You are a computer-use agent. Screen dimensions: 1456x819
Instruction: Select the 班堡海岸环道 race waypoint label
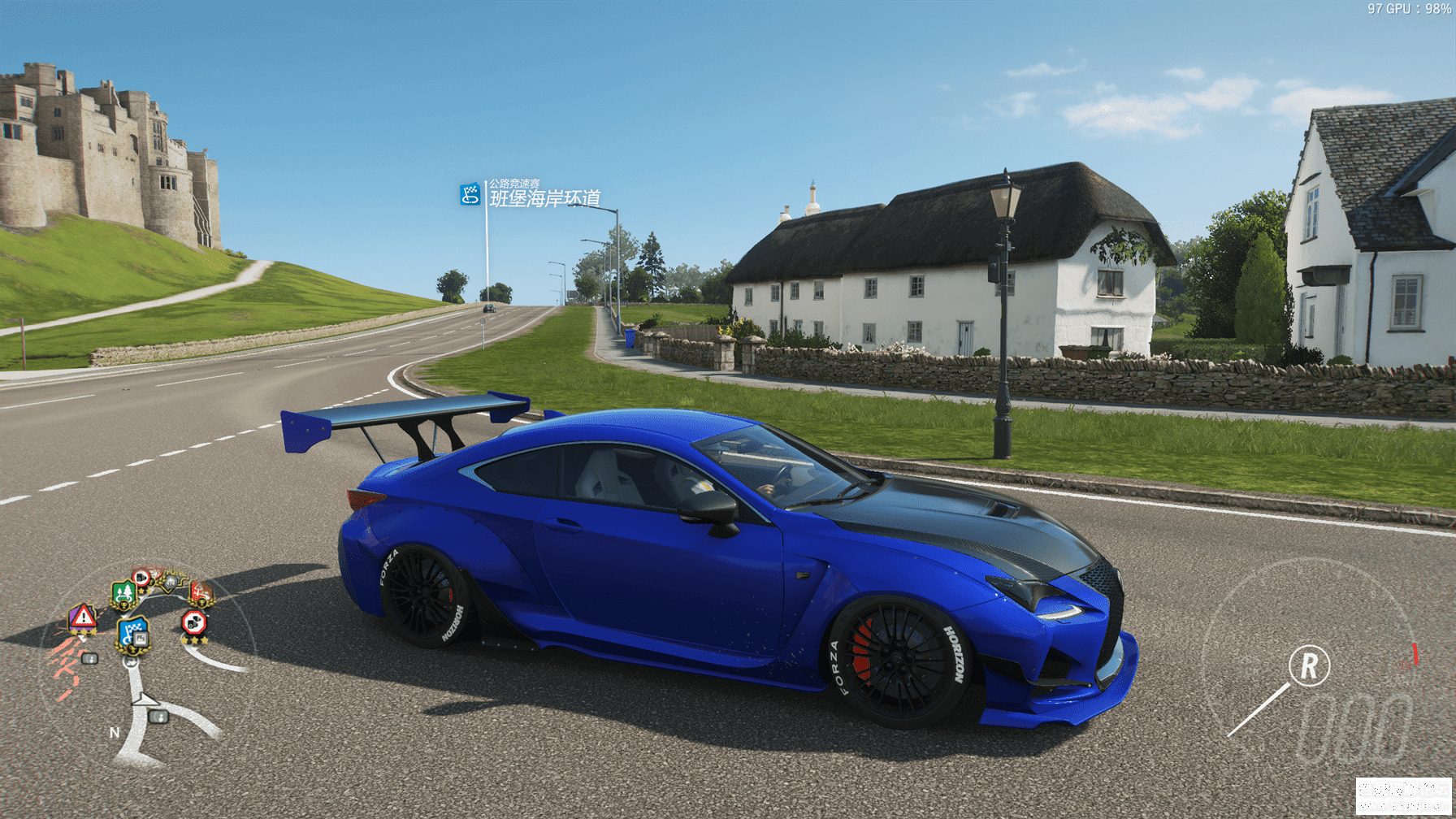[x=544, y=197]
